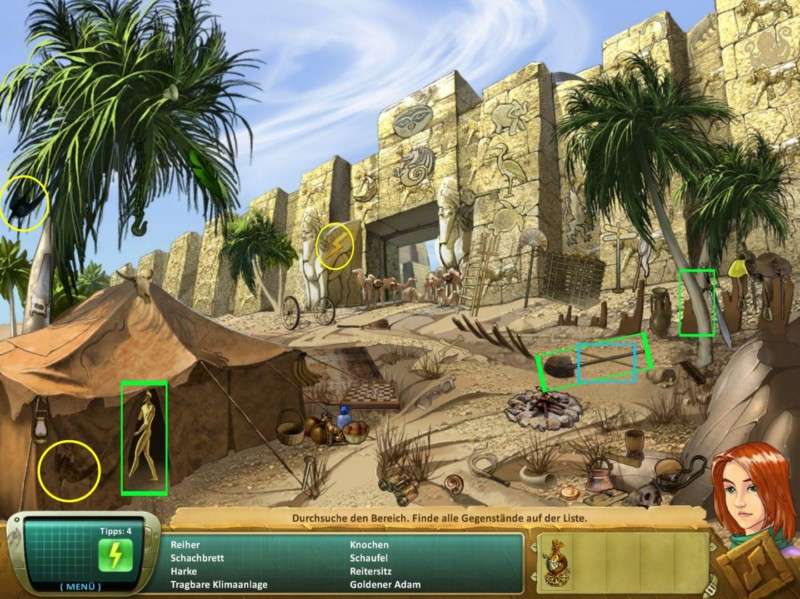The width and height of the screenshot is (800, 599).
Task: Use the green lightning bolt hint button
Action: click(111, 555)
